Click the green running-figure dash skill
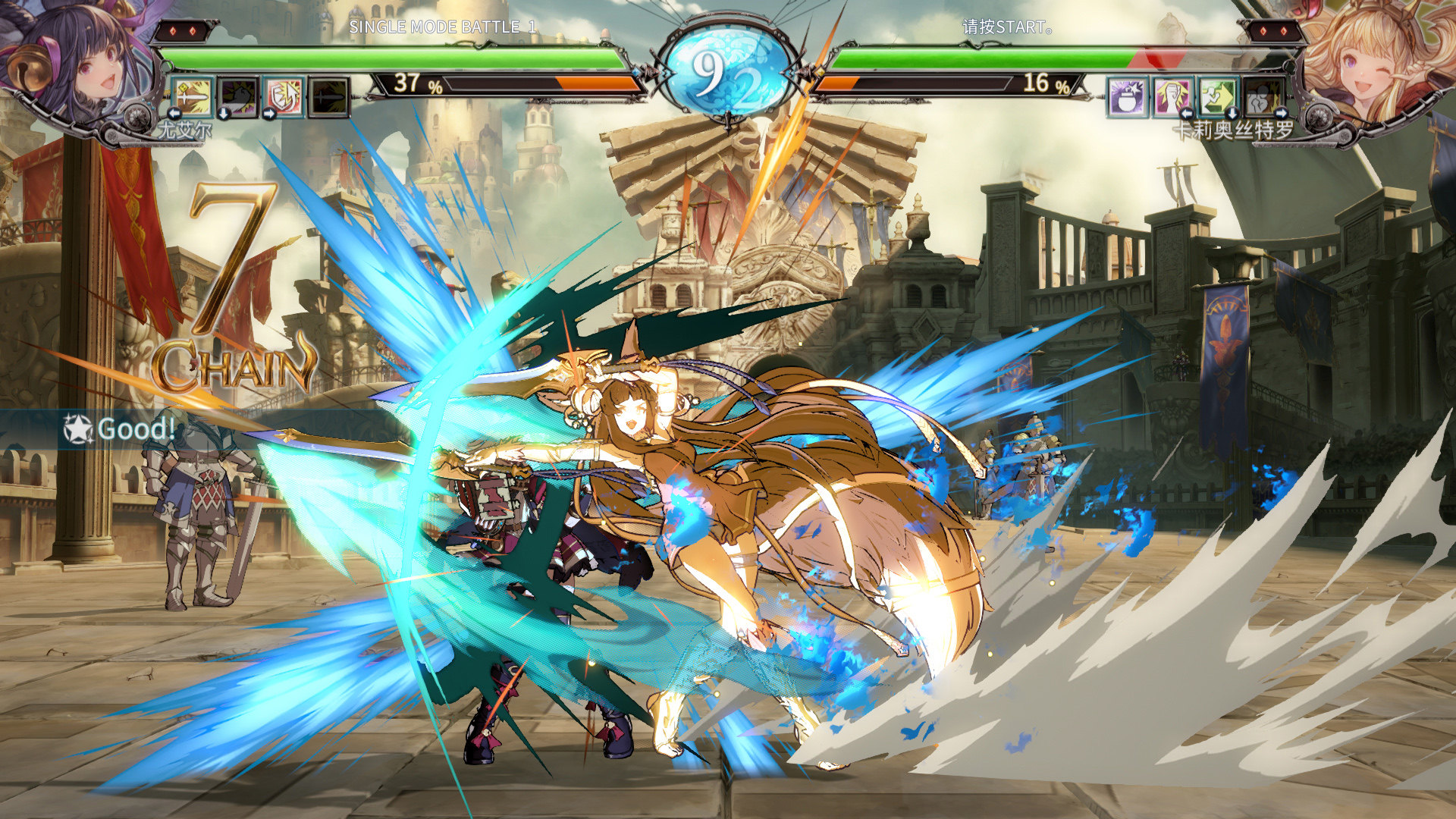The width and height of the screenshot is (1456, 819). click(1218, 96)
